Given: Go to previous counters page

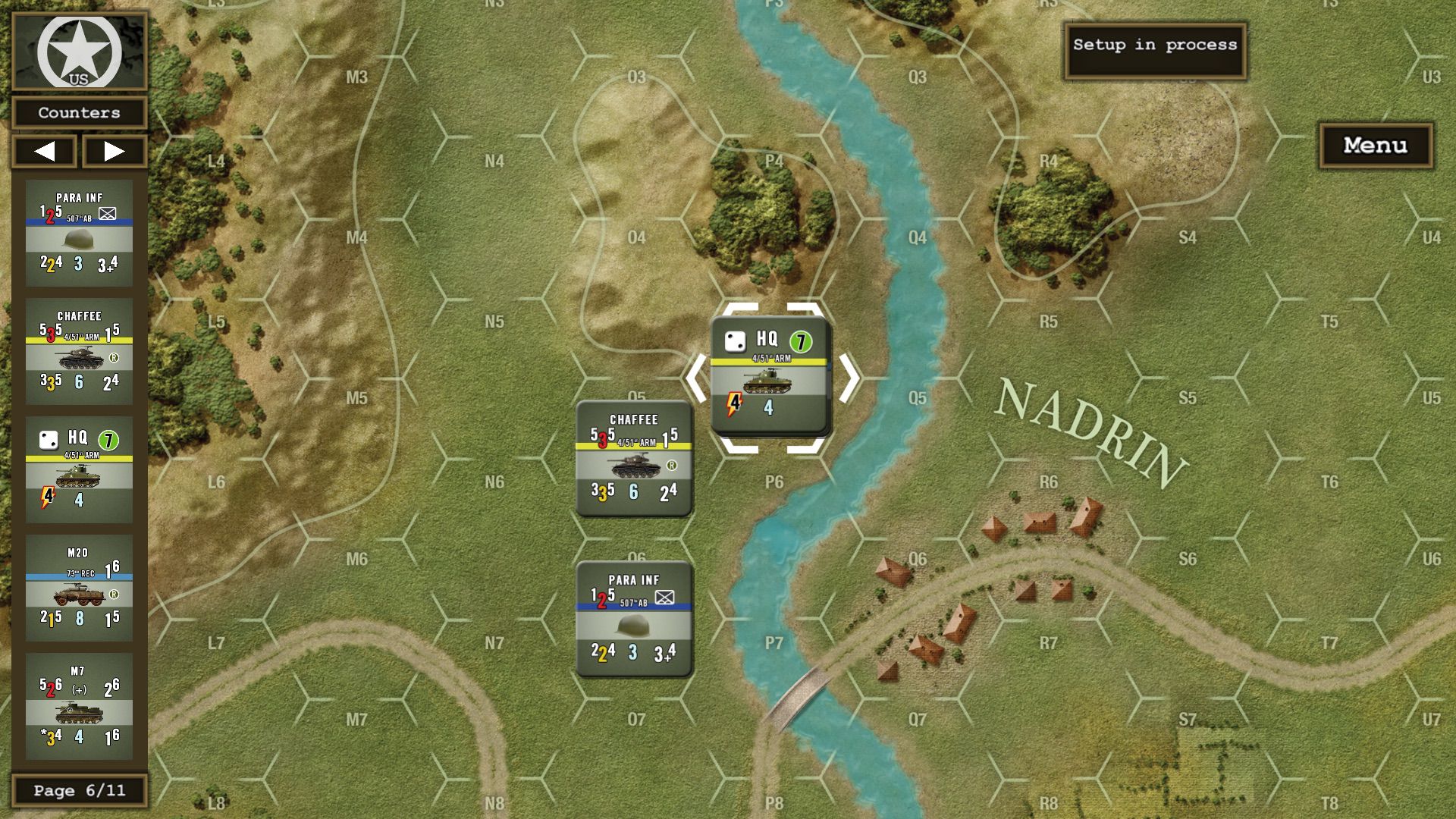Looking at the screenshot, I should pyautogui.click(x=45, y=151).
